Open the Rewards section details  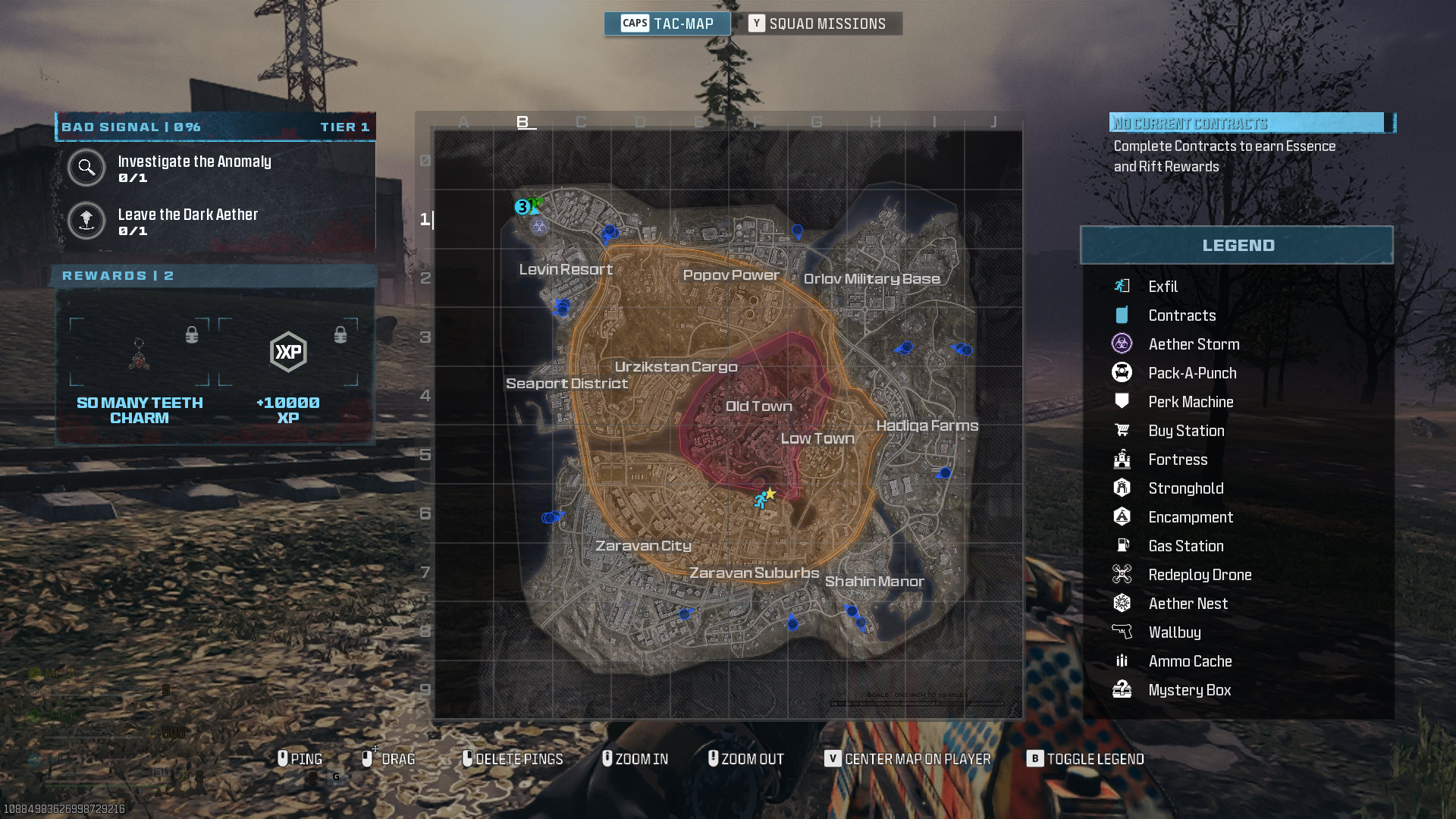tap(118, 275)
